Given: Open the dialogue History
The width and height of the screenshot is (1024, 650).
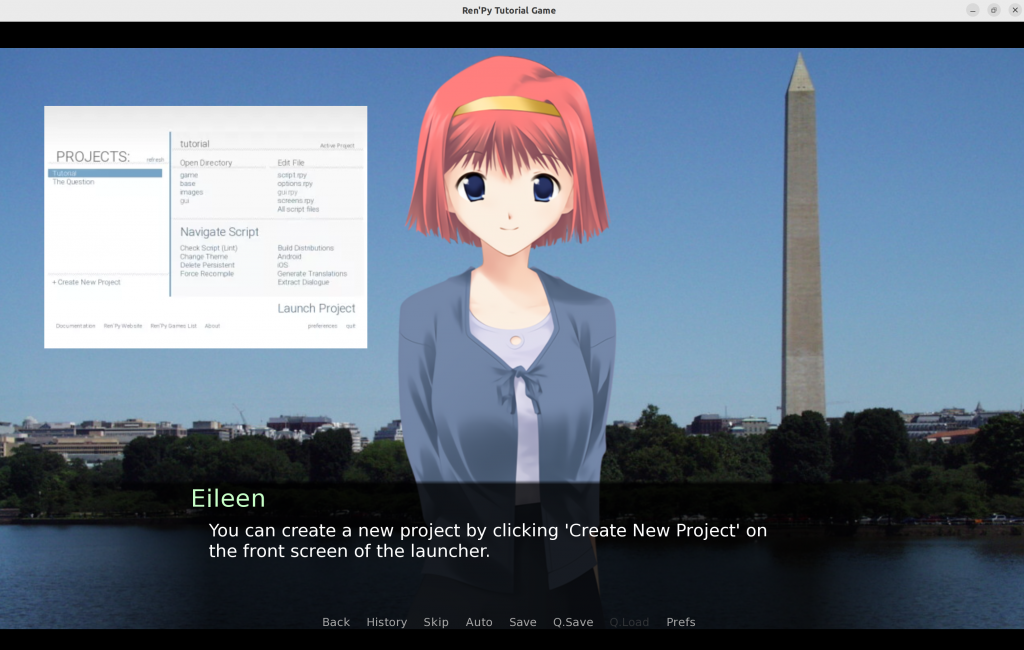Looking at the screenshot, I should (x=386, y=622).
